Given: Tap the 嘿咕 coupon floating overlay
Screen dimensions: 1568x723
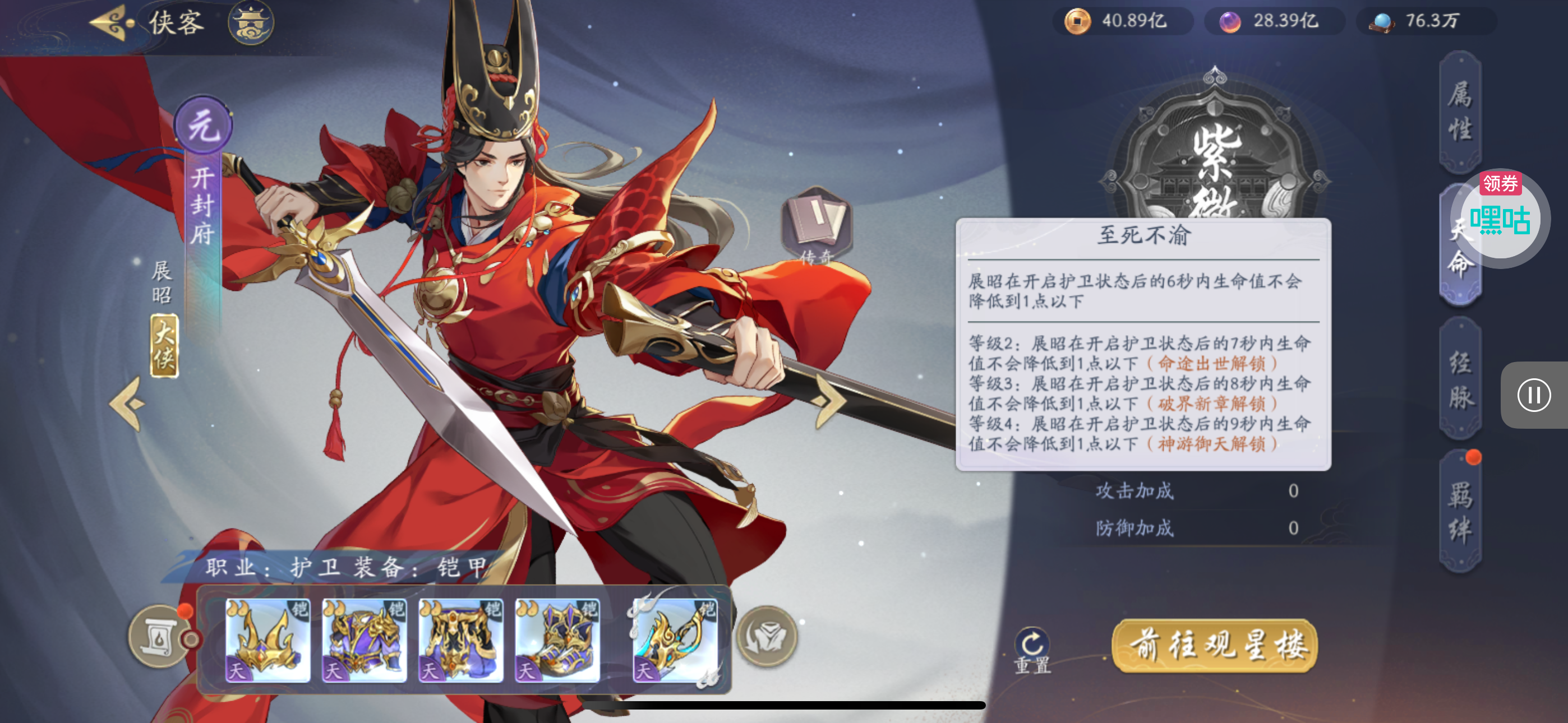Looking at the screenshot, I should point(1500,218).
